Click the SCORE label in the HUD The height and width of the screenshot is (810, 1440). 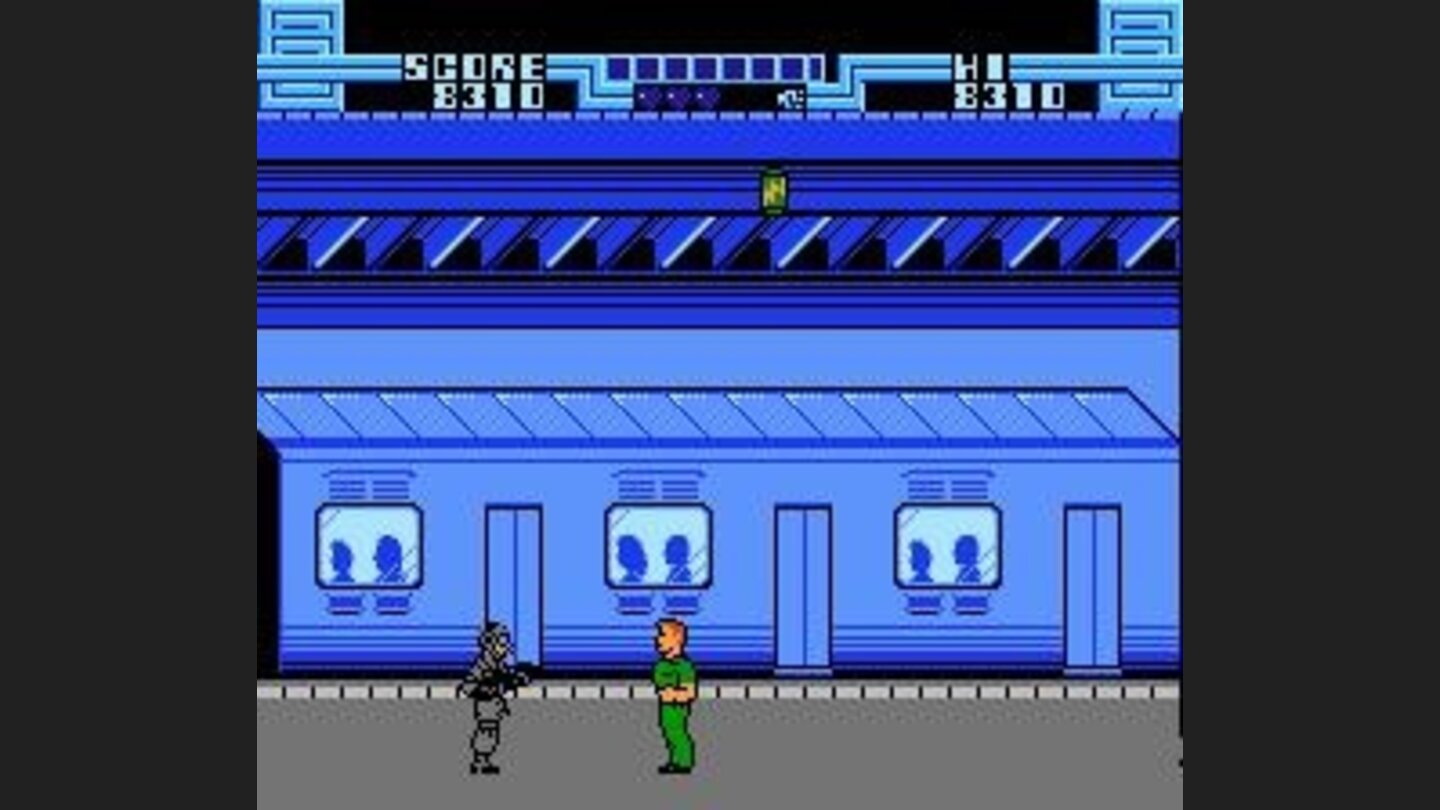tap(470, 66)
